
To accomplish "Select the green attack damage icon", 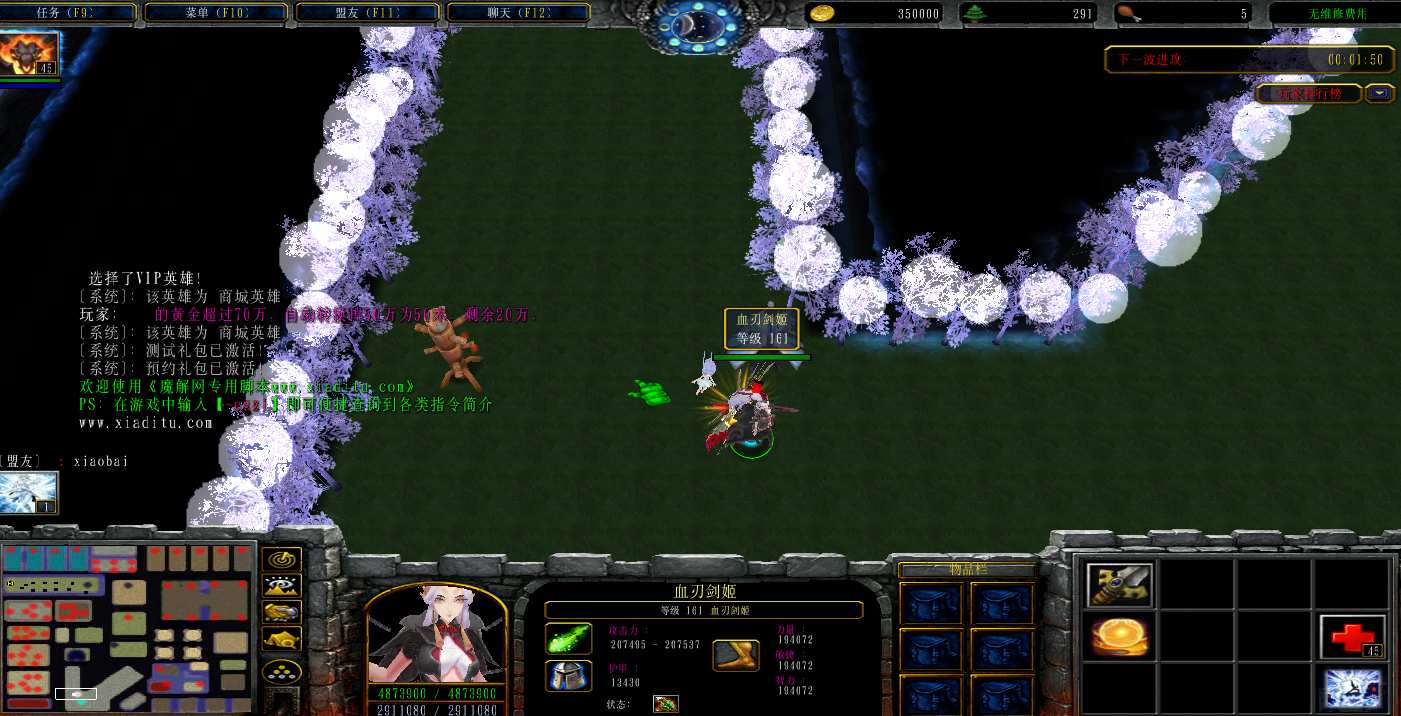I will coord(568,638).
